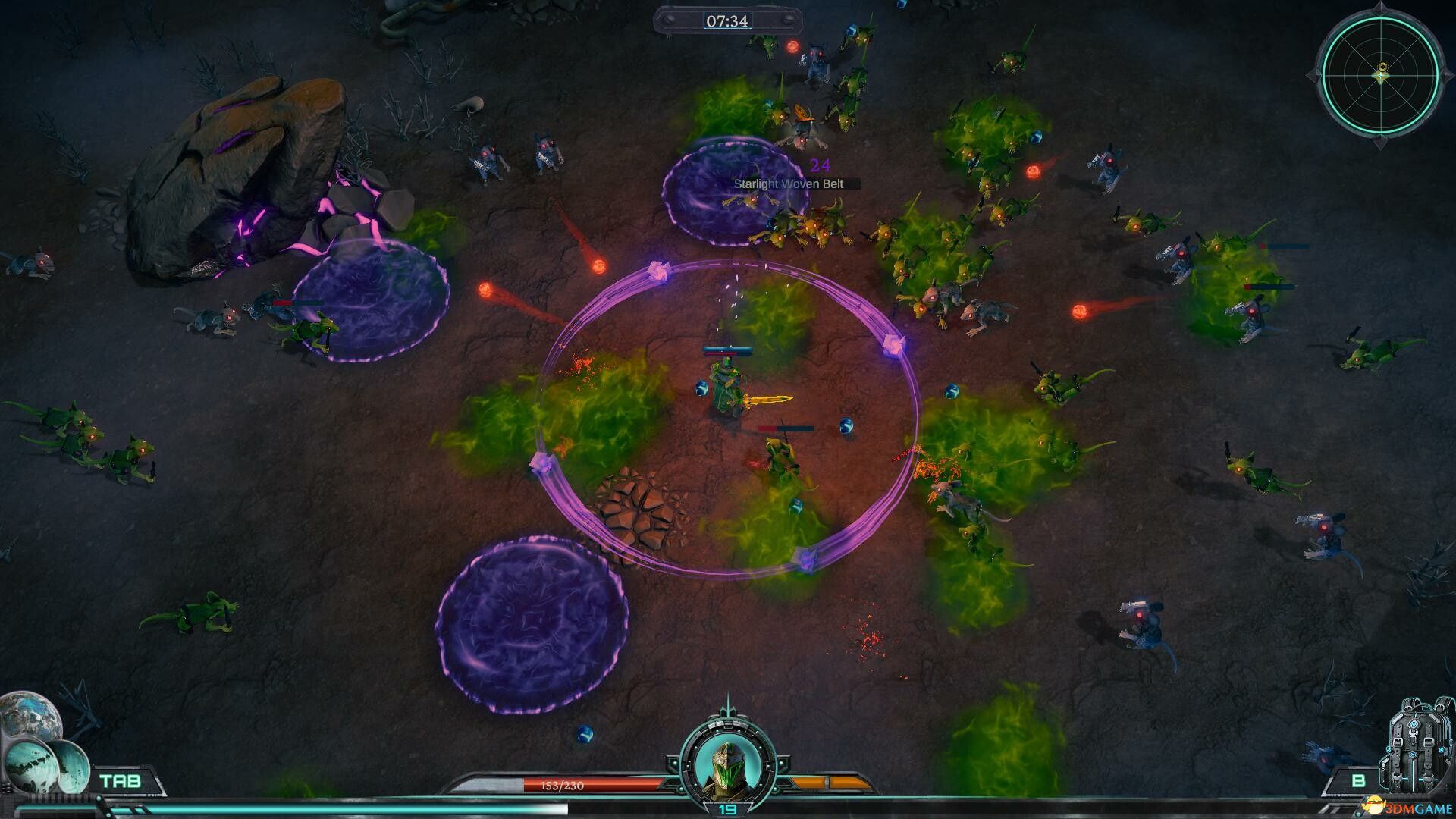The width and height of the screenshot is (1456, 819).
Task: Open the minimap in the top right corner
Action: click(x=1382, y=76)
